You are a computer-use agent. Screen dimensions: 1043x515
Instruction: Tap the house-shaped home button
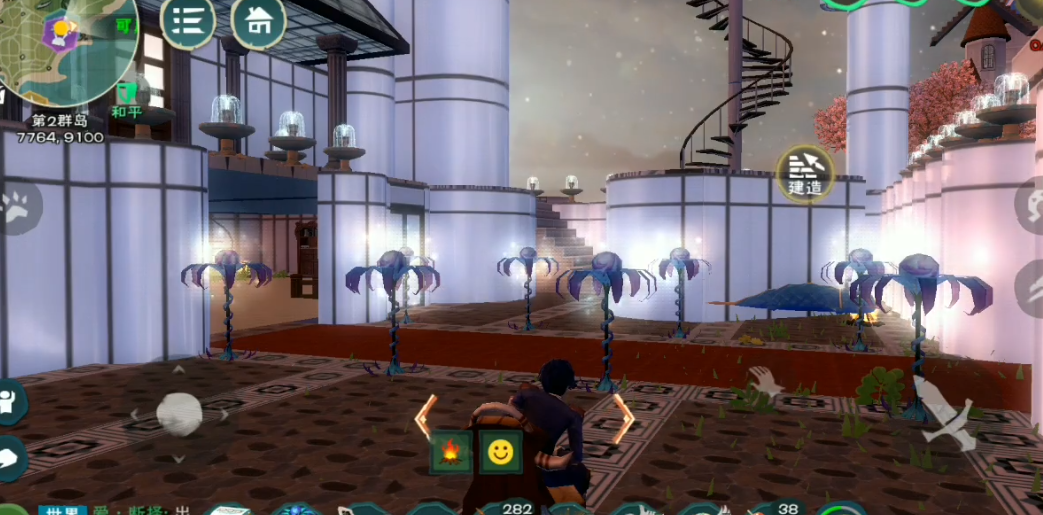pyautogui.click(x=258, y=20)
